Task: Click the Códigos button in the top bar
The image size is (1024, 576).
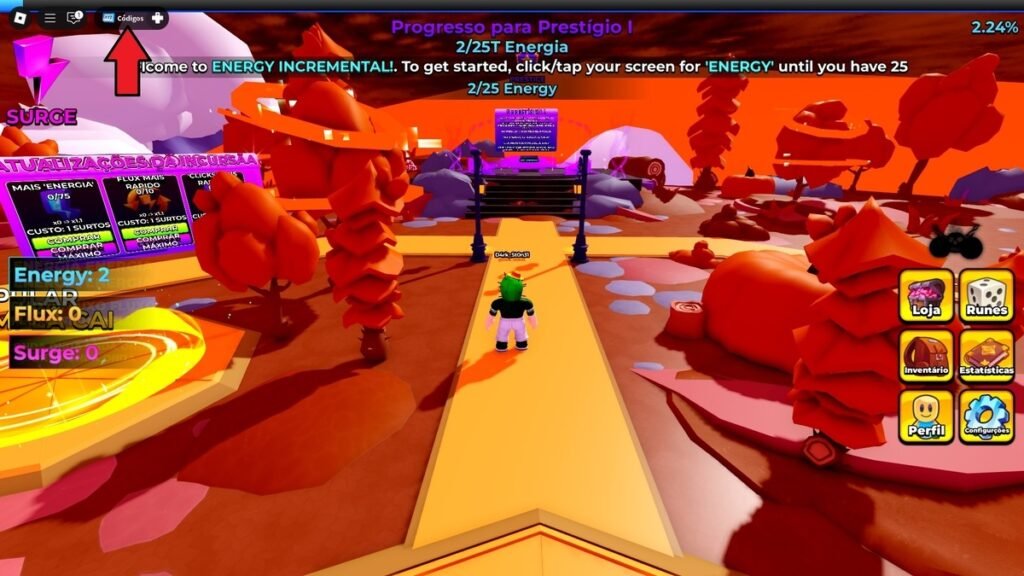Action: (123, 18)
